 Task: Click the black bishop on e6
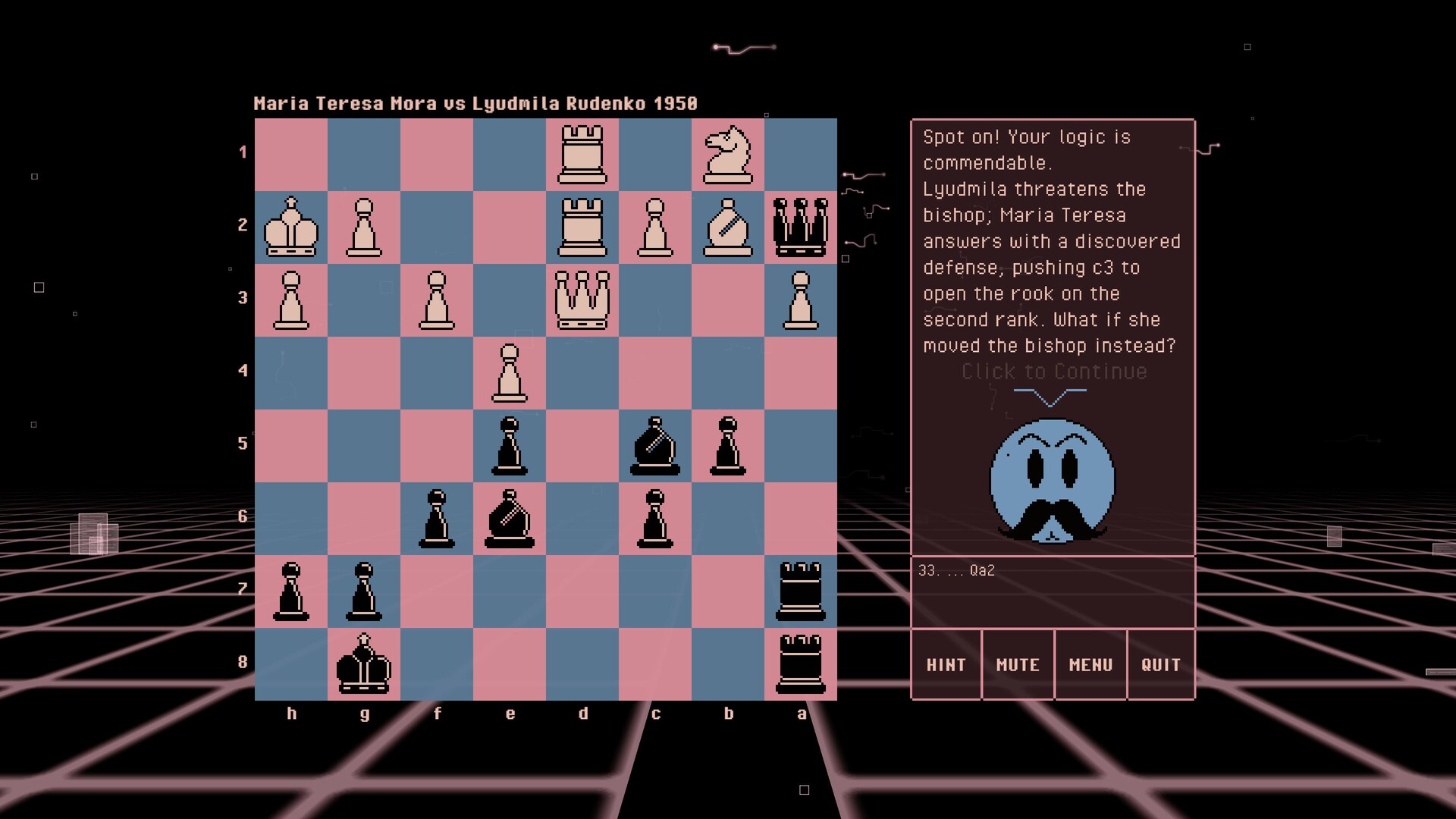pos(510,519)
